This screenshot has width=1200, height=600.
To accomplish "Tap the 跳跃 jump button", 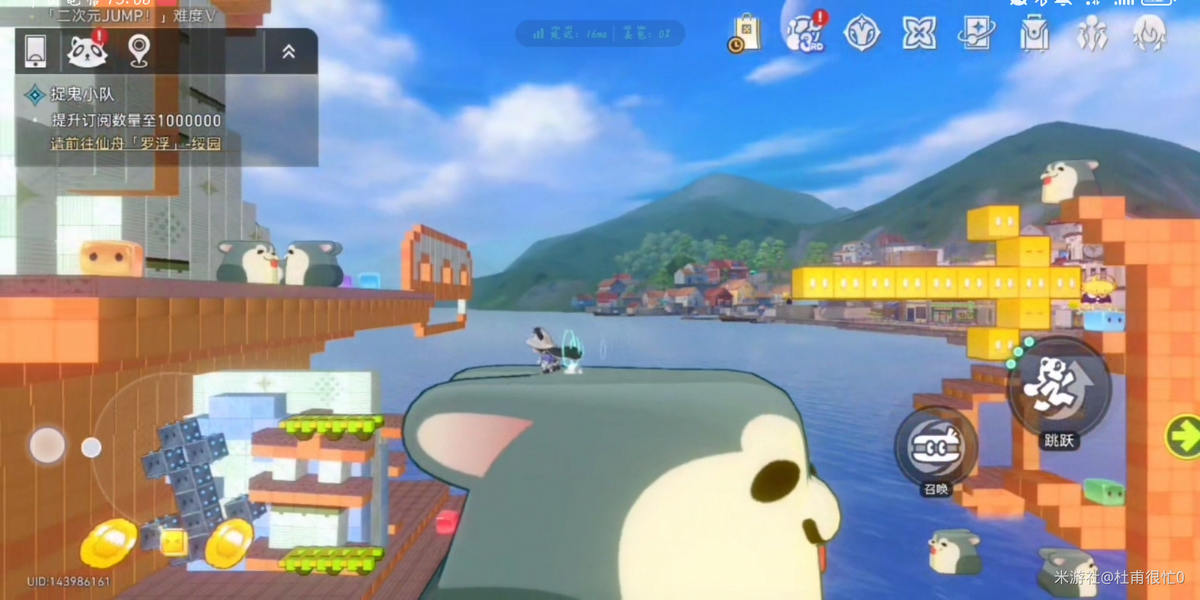I will pos(1059,389).
